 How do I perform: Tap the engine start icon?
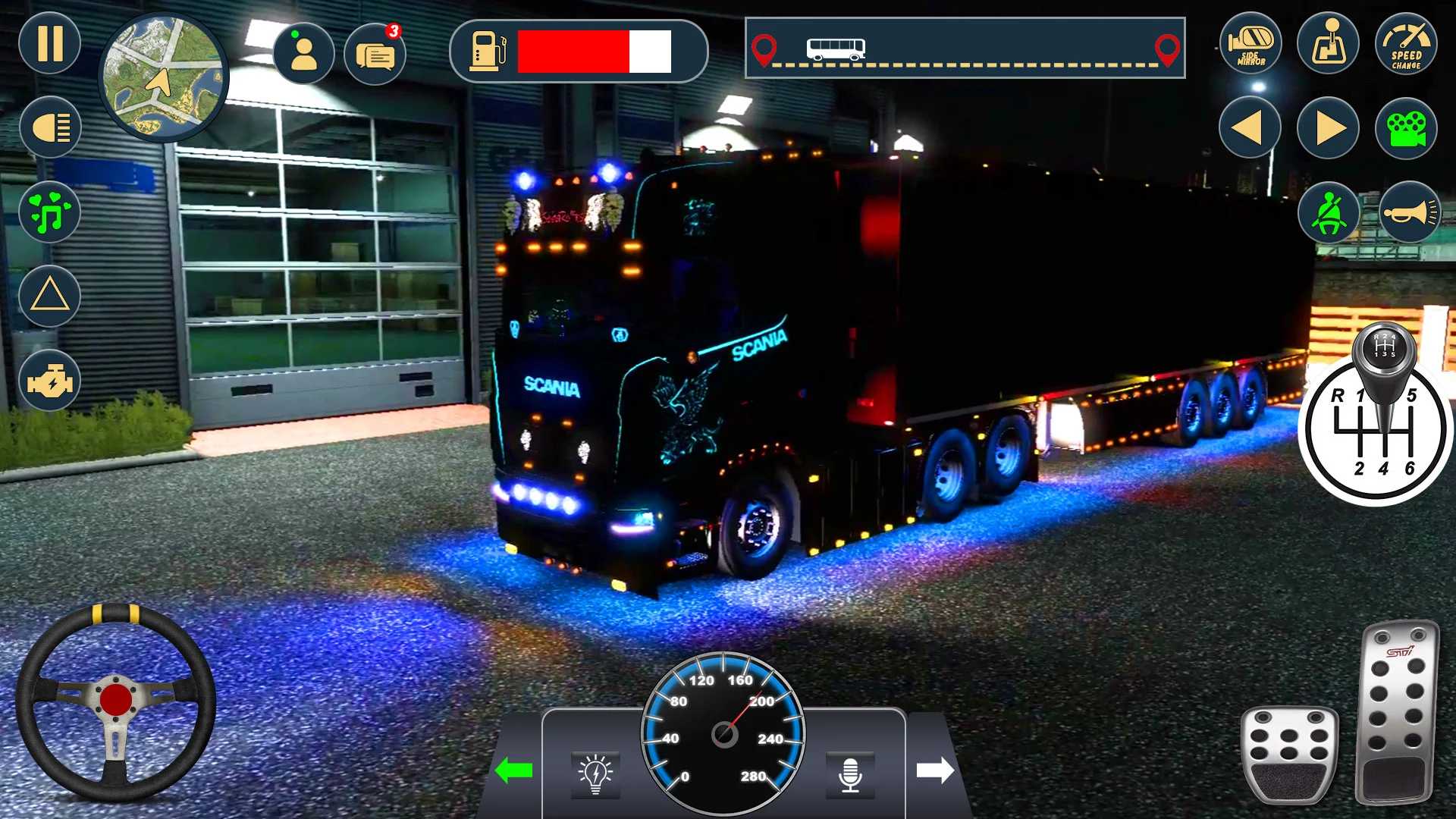50,381
